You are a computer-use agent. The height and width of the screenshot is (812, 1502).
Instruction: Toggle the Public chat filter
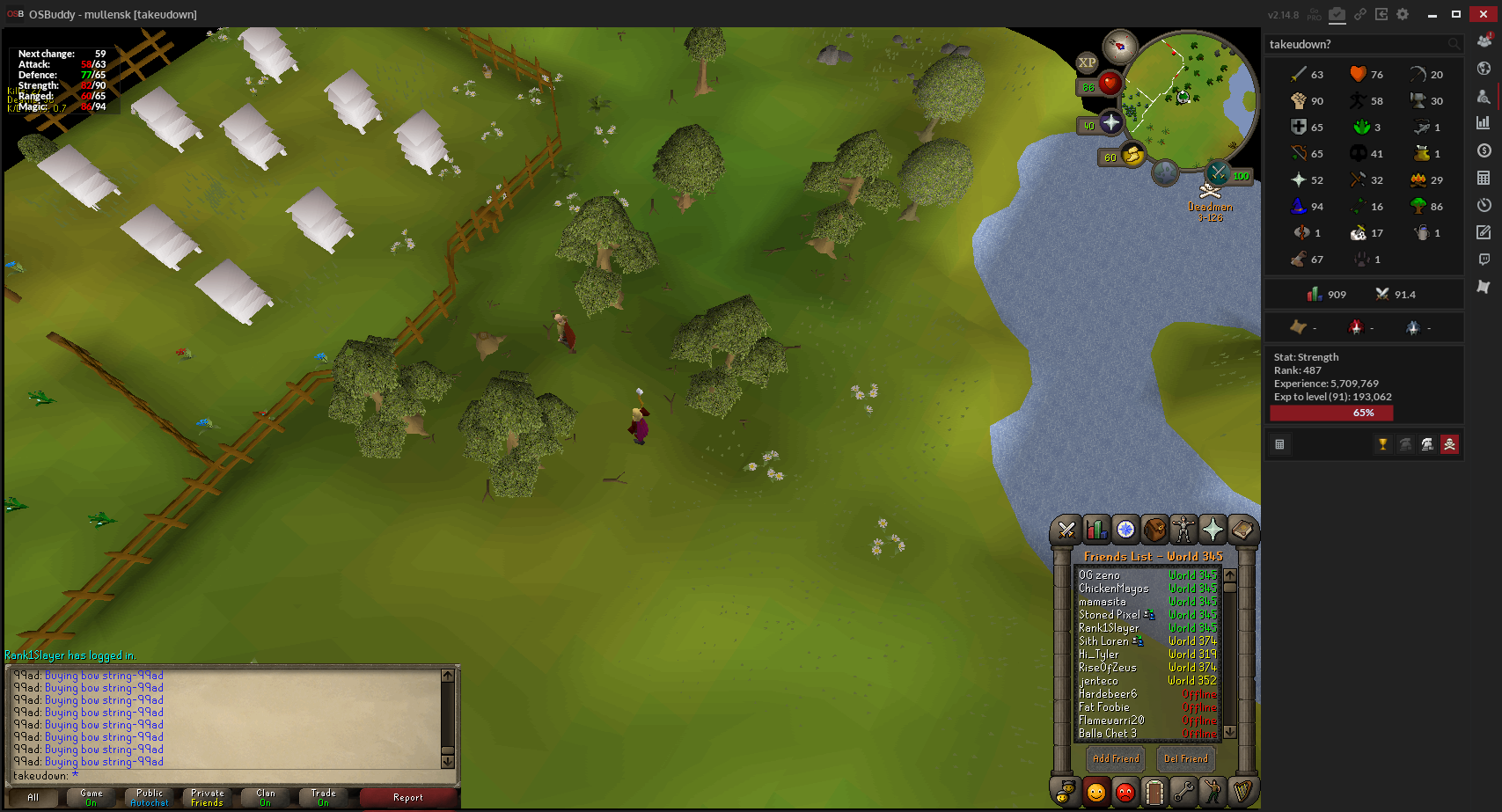150,797
